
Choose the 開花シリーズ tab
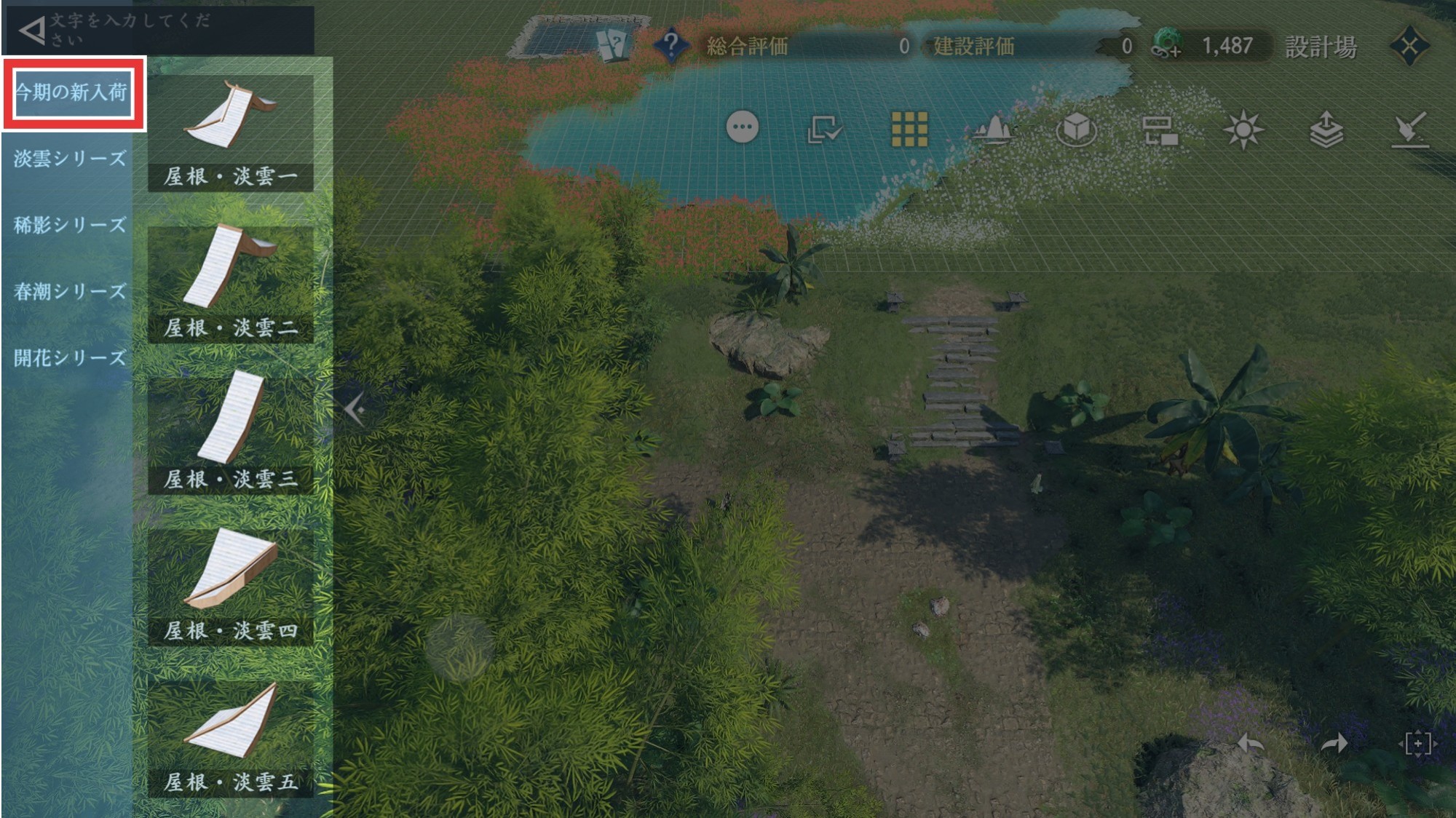(x=70, y=358)
